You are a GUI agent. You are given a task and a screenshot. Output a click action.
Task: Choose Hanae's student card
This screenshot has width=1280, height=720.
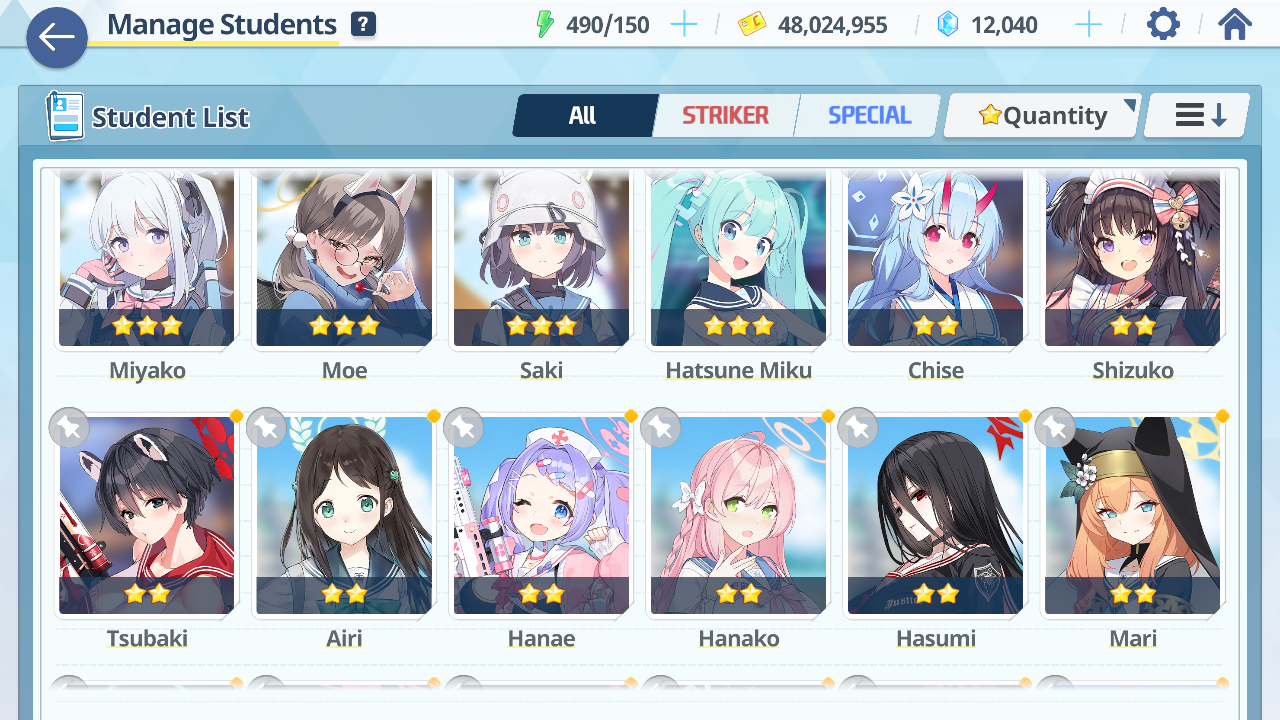(541, 516)
